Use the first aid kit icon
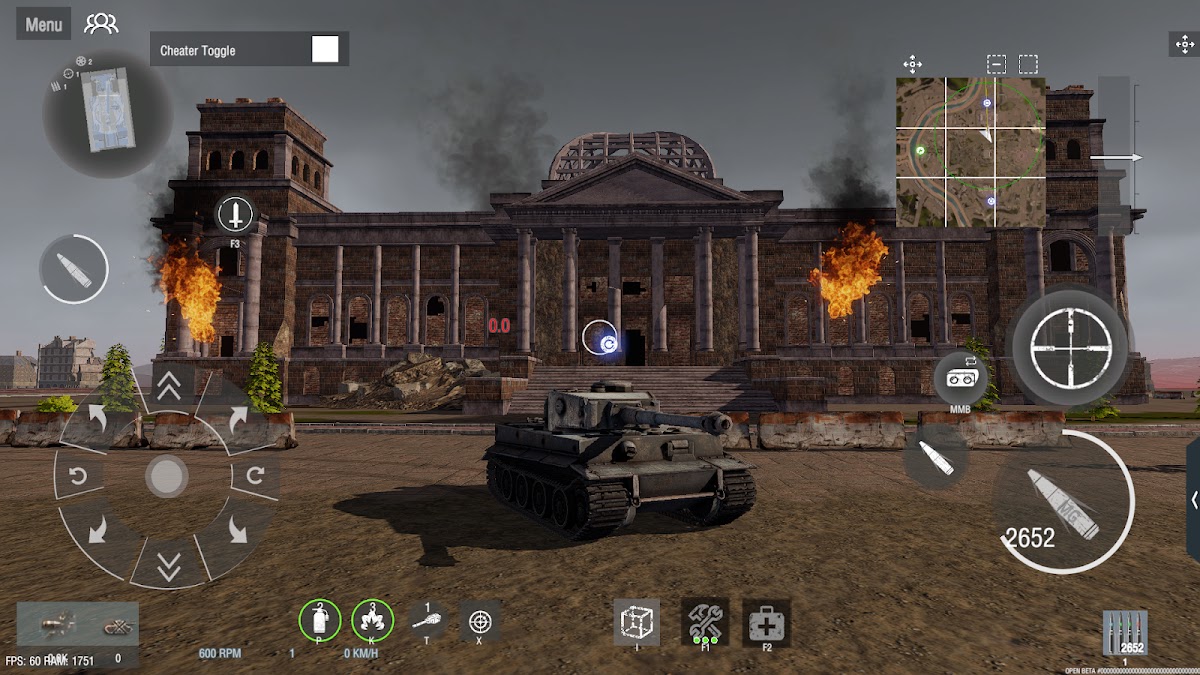 (767, 624)
